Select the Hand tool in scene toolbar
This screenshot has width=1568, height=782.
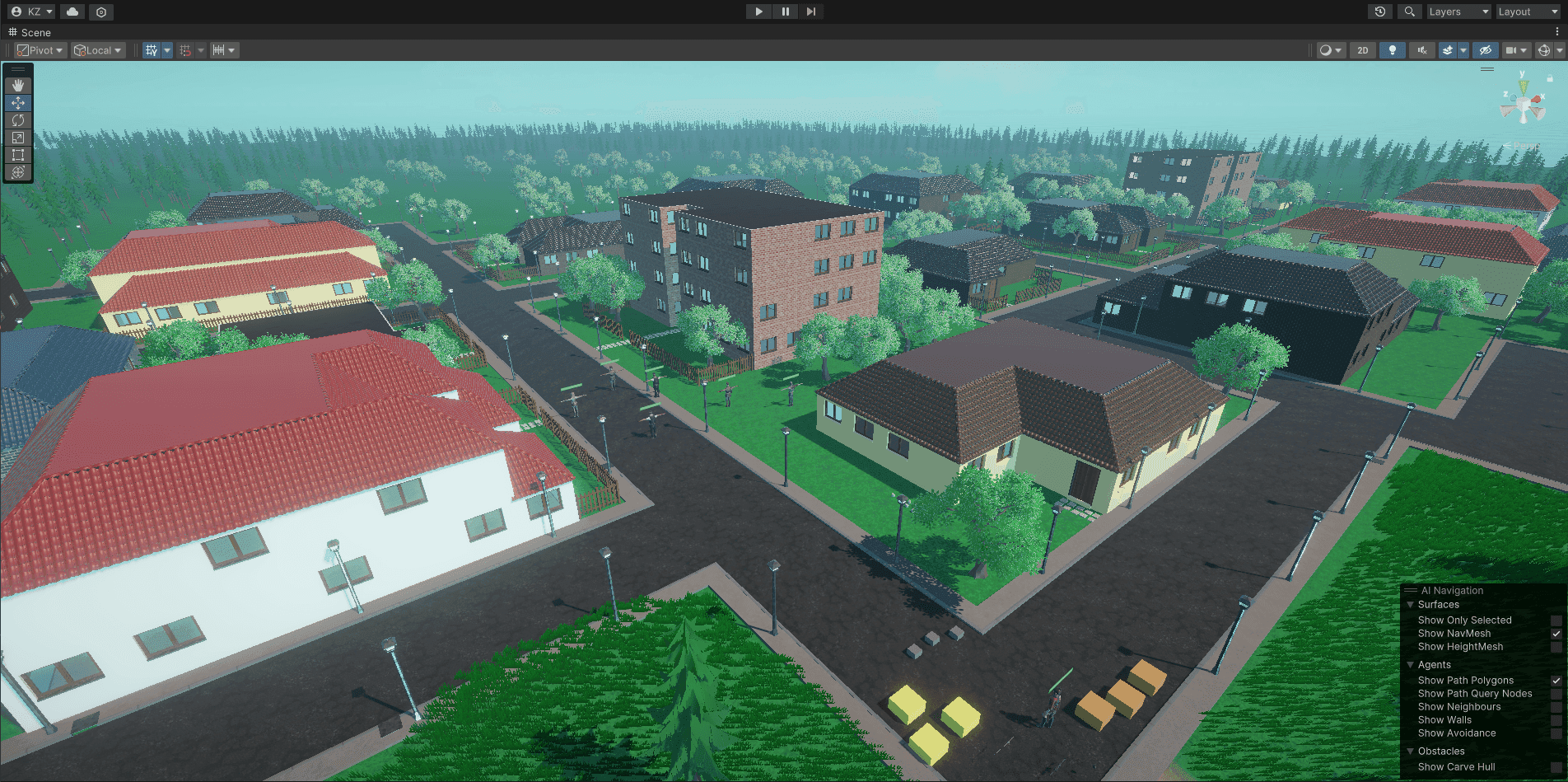tap(18, 85)
